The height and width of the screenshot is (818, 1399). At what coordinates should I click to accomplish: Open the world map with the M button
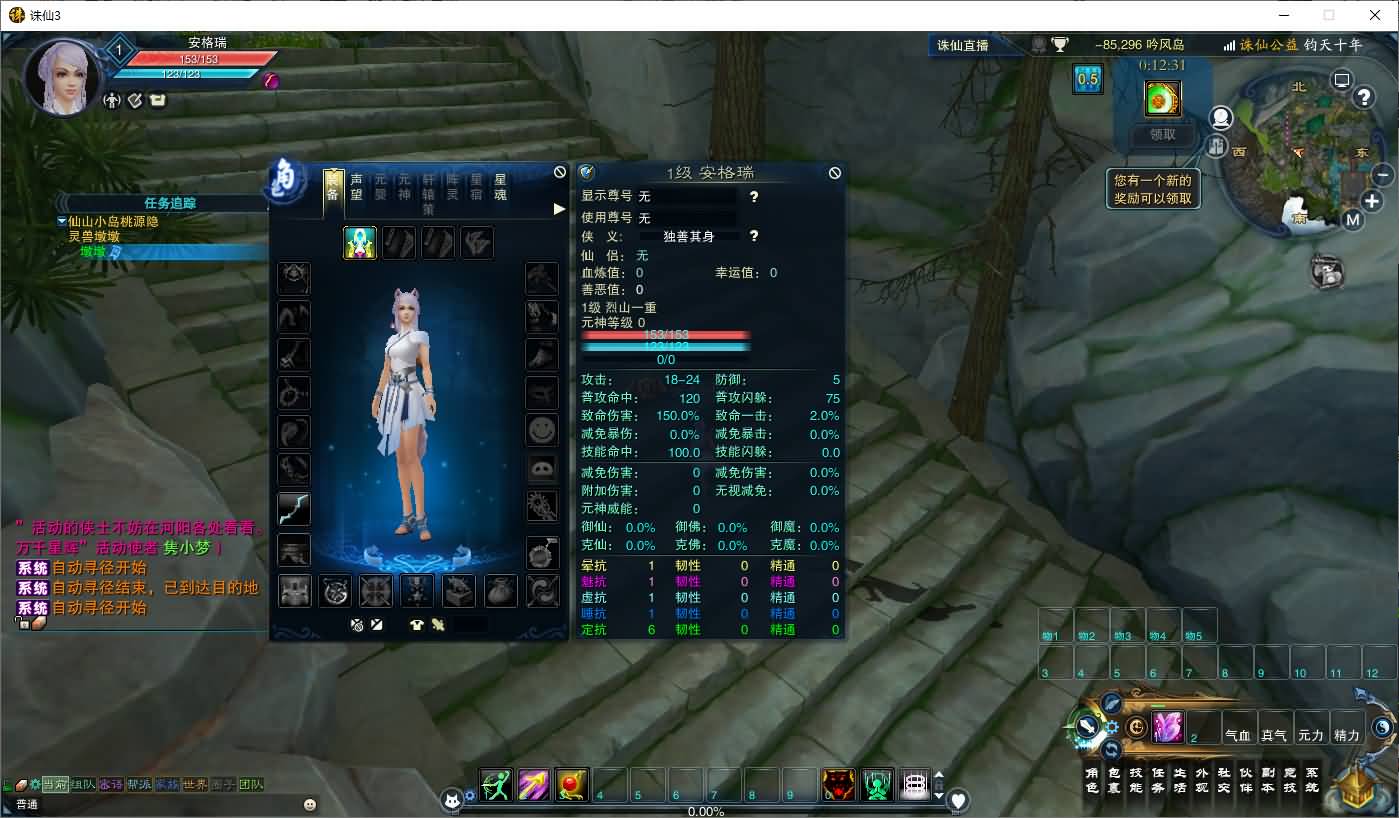click(x=1352, y=220)
